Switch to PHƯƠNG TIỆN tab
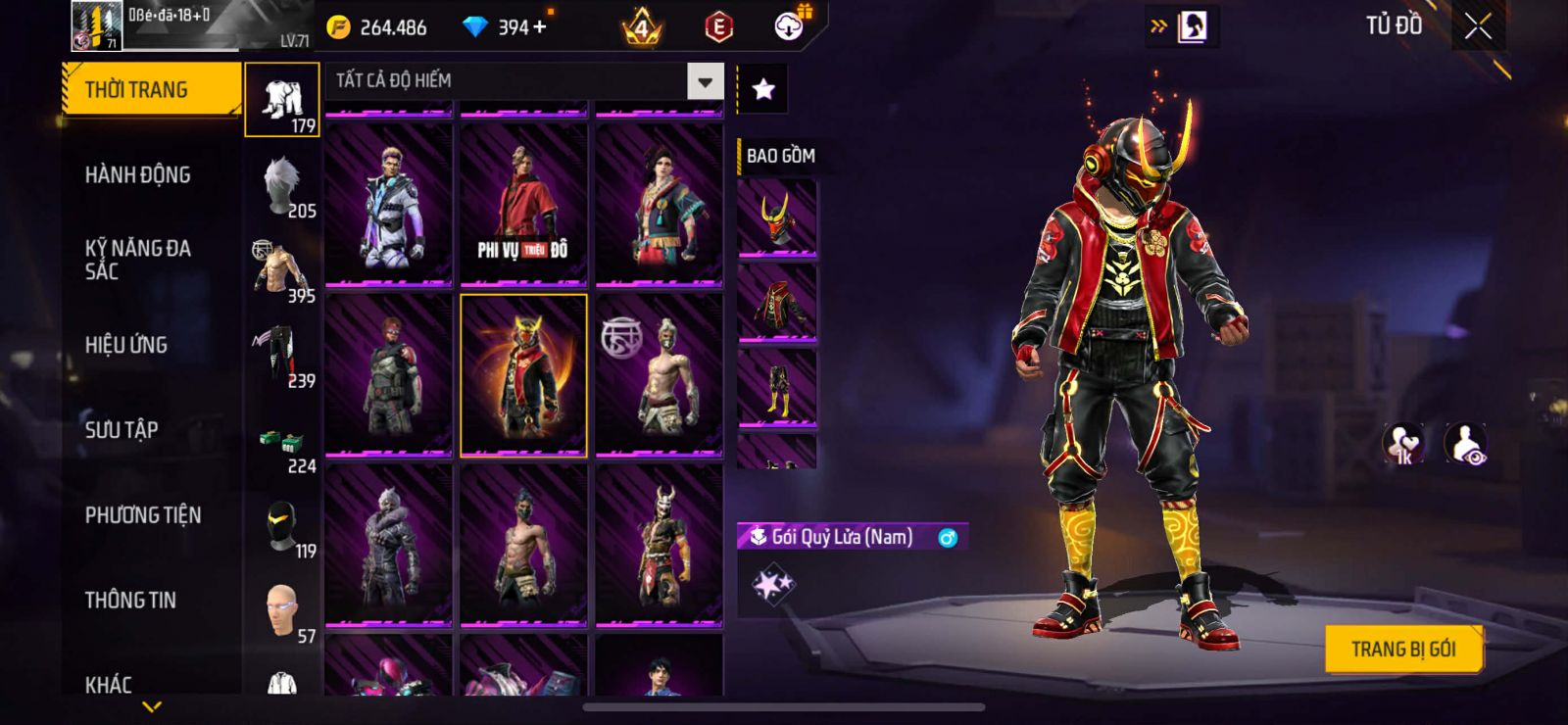1568x725 pixels. [143, 515]
